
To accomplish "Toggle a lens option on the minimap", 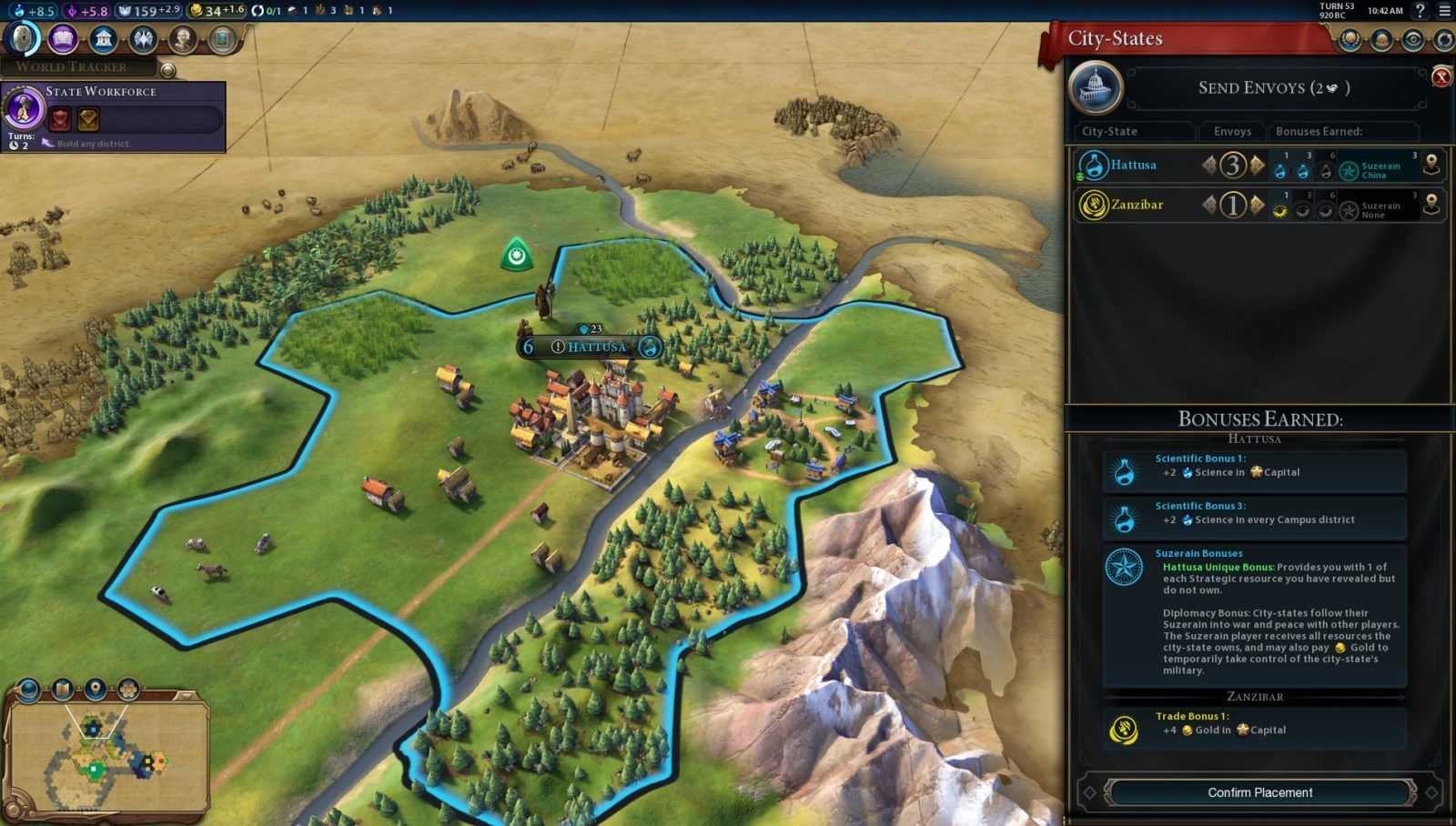I will click(x=94, y=687).
